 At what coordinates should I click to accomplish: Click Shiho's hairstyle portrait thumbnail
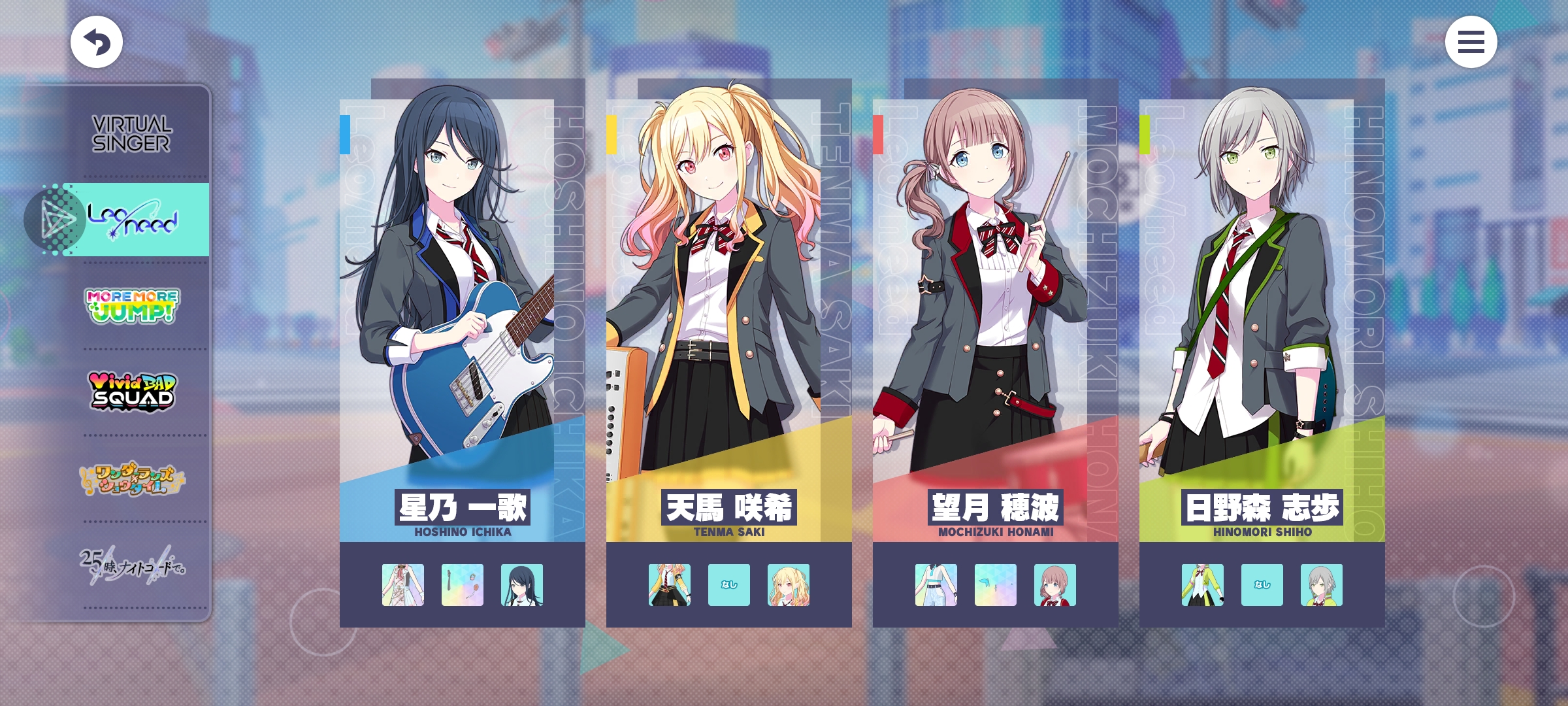click(x=1322, y=585)
